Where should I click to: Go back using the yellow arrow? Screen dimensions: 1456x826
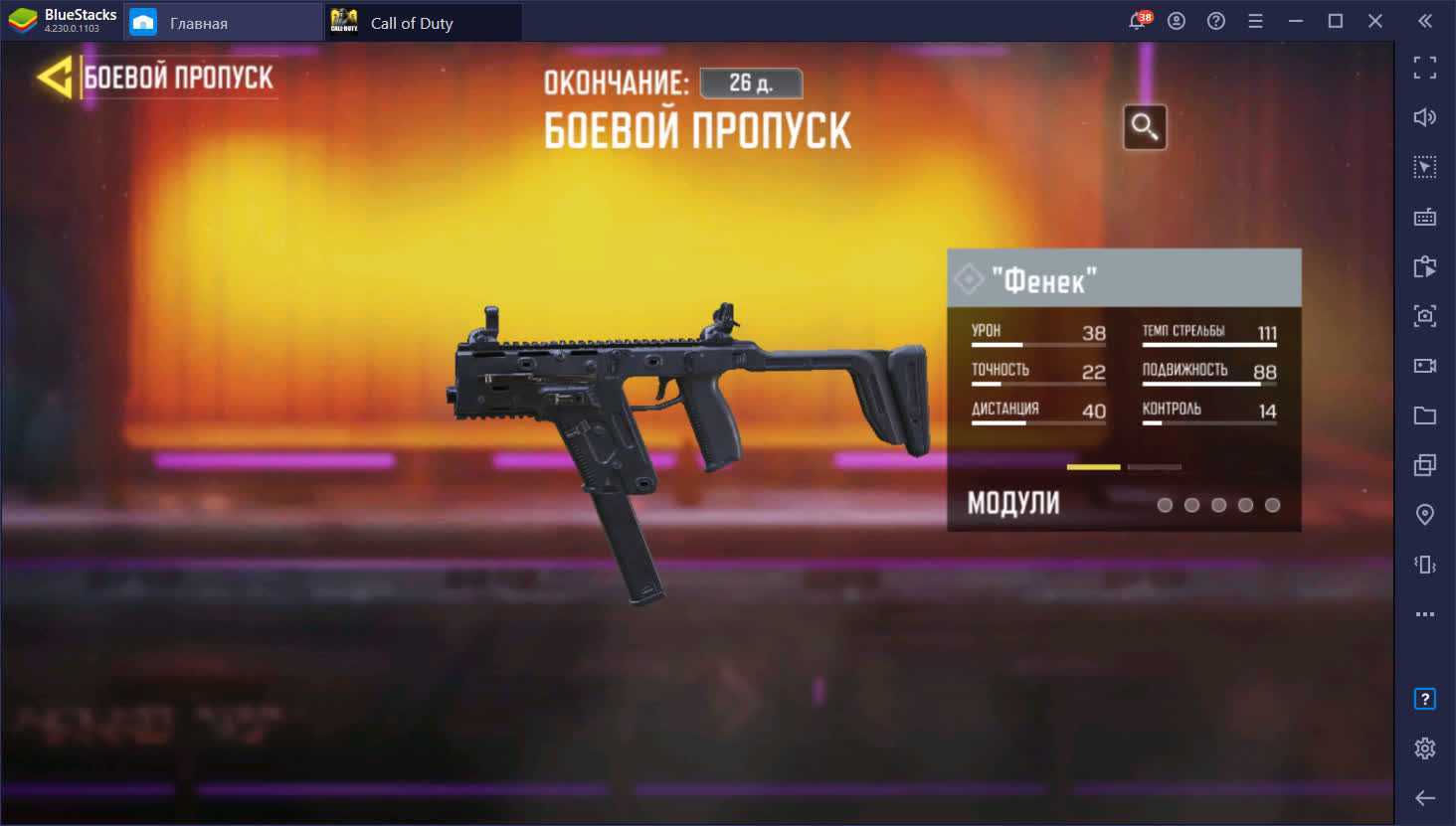click(x=56, y=78)
